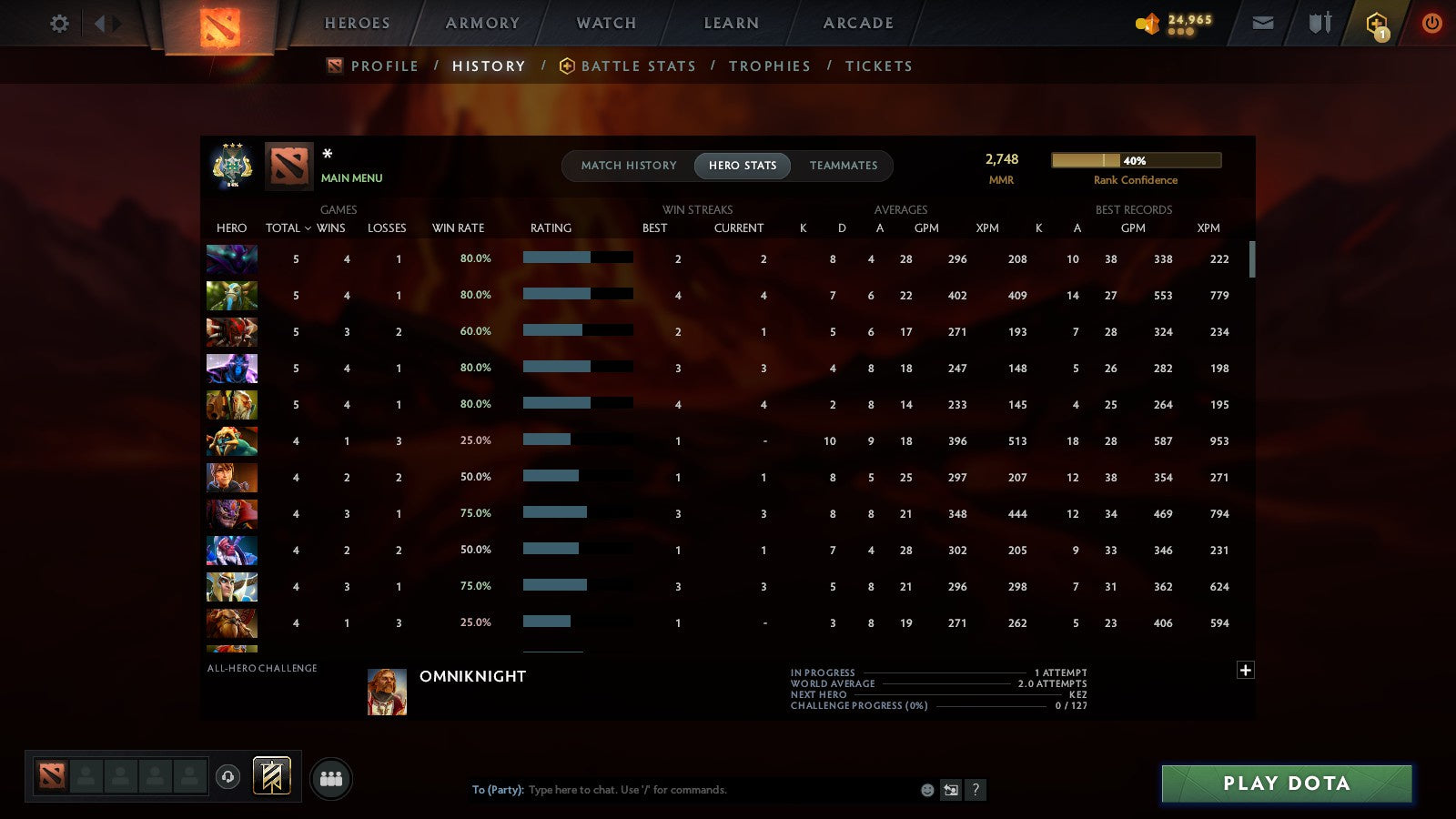The image size is (1456, 819).
Task: Open the Trophies section
Action: coord(770,66)
